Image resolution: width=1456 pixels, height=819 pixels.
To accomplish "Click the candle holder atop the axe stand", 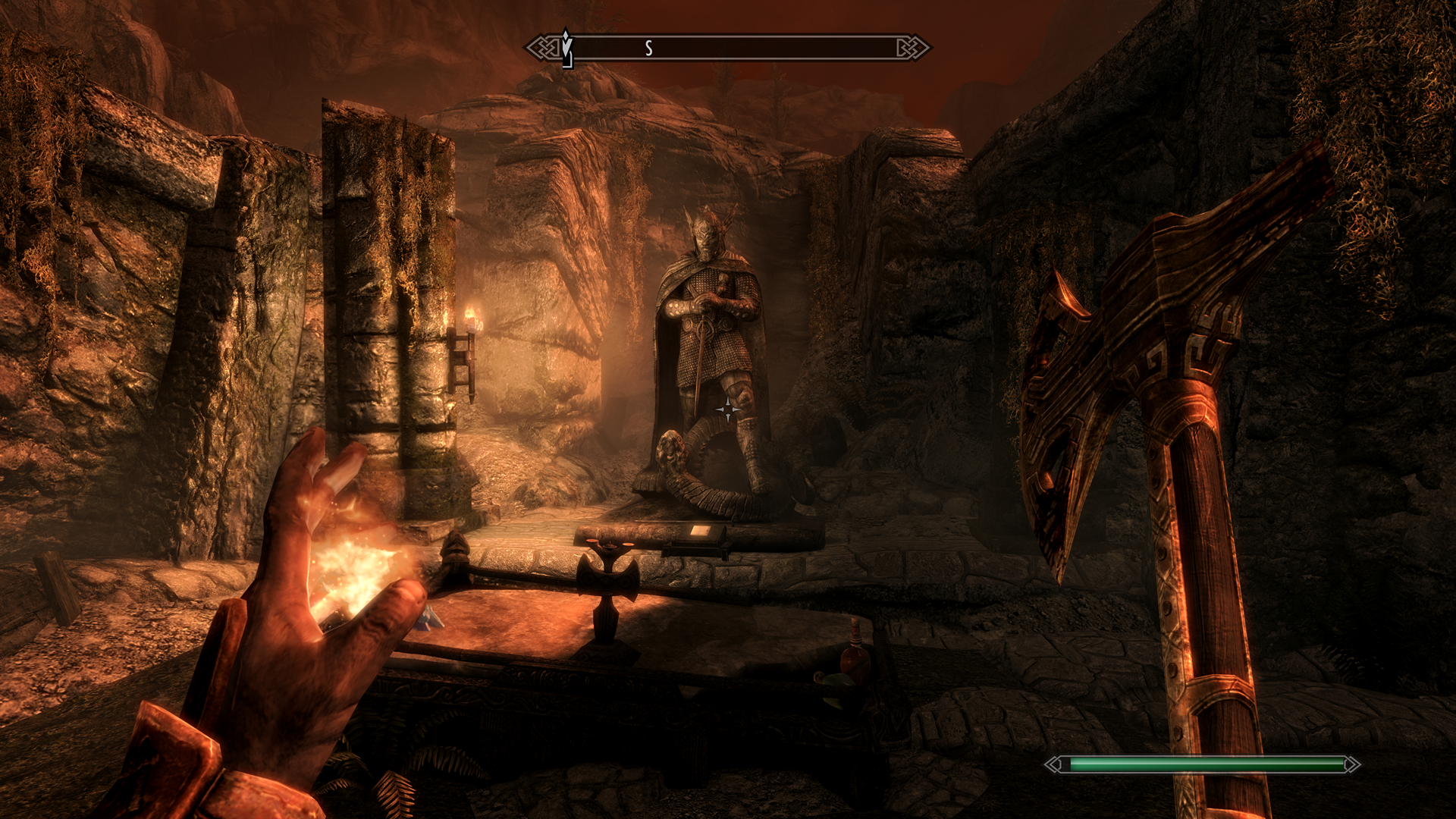I will pos(608,544).
